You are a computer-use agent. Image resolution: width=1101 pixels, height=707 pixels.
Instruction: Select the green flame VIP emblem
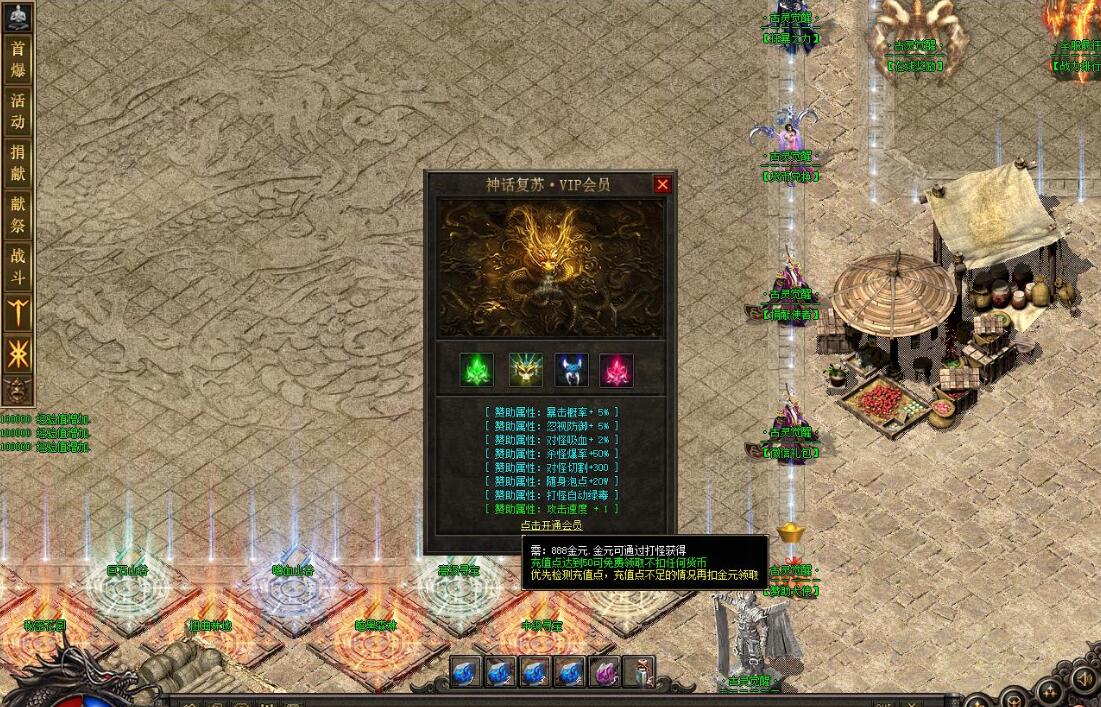[x=477, y=370]
